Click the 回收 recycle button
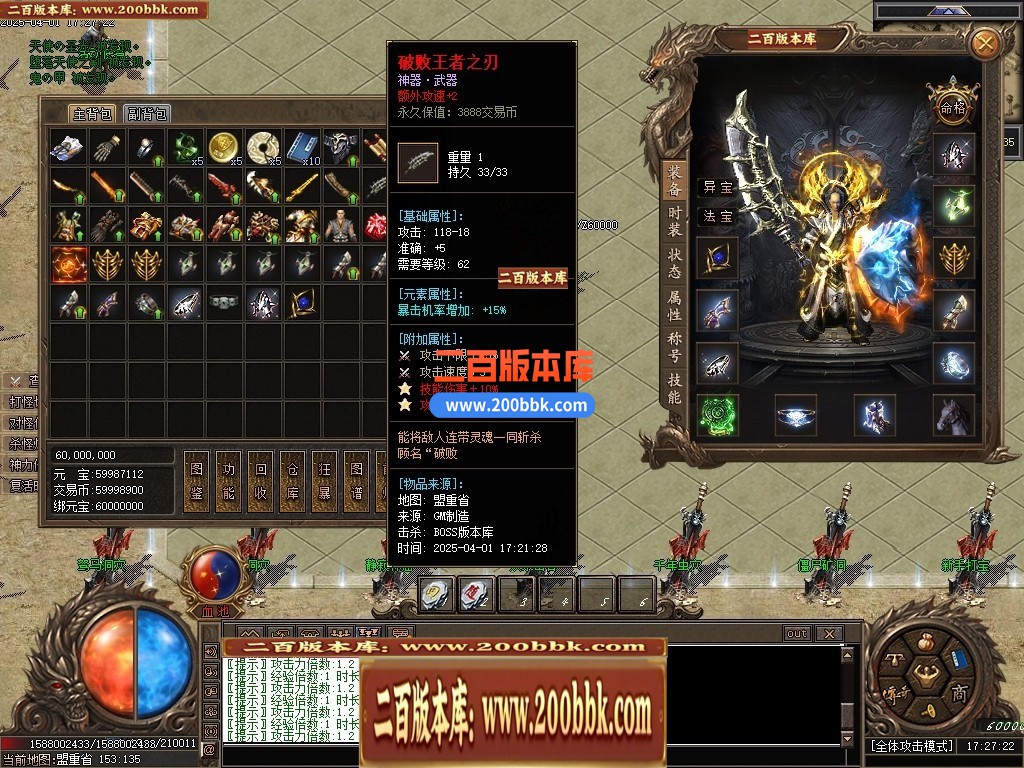The width and height of the screenshot is (1024, 768). (x=260, y=478)
